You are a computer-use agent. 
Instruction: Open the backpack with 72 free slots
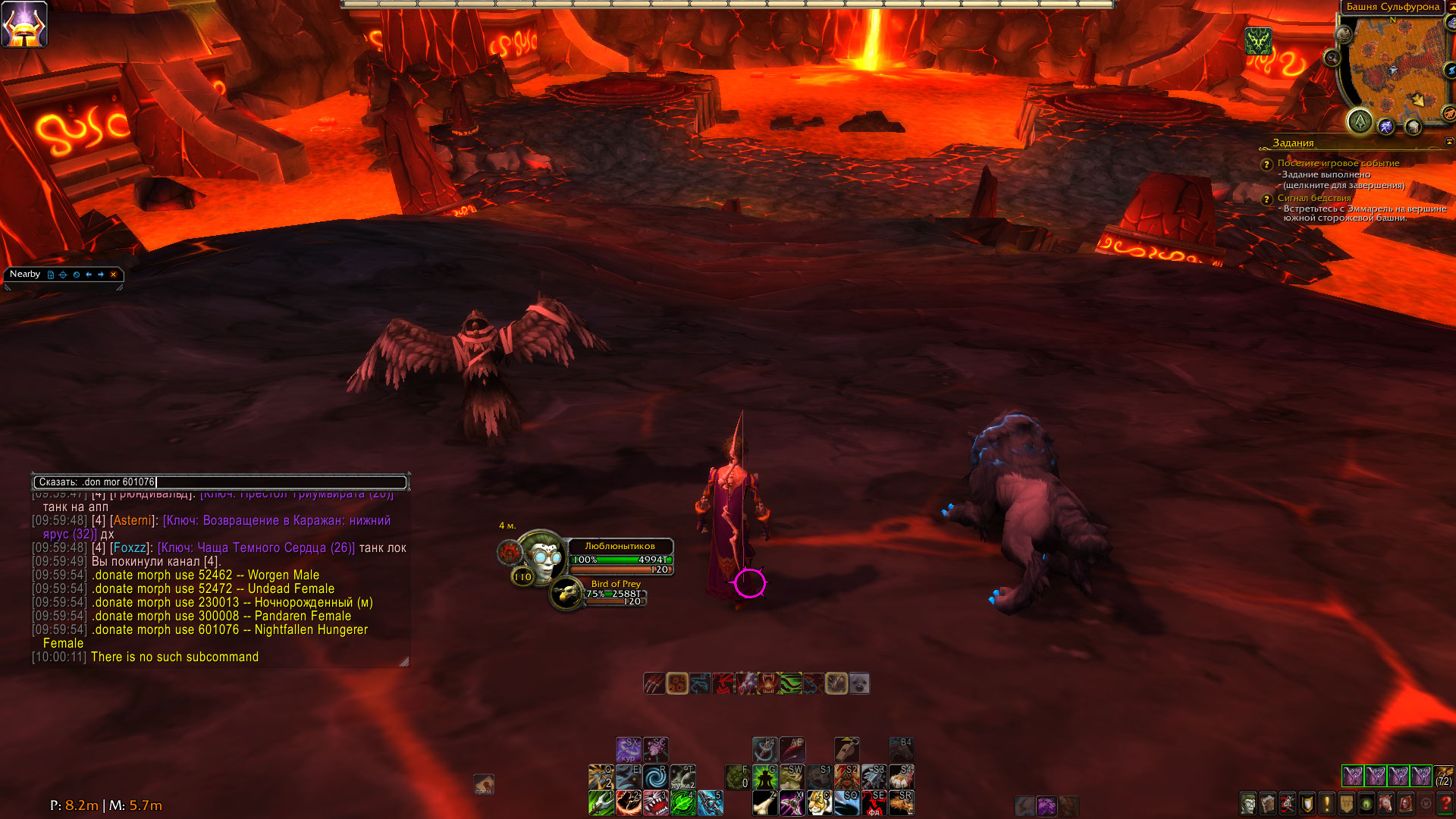click(1443, 776)
